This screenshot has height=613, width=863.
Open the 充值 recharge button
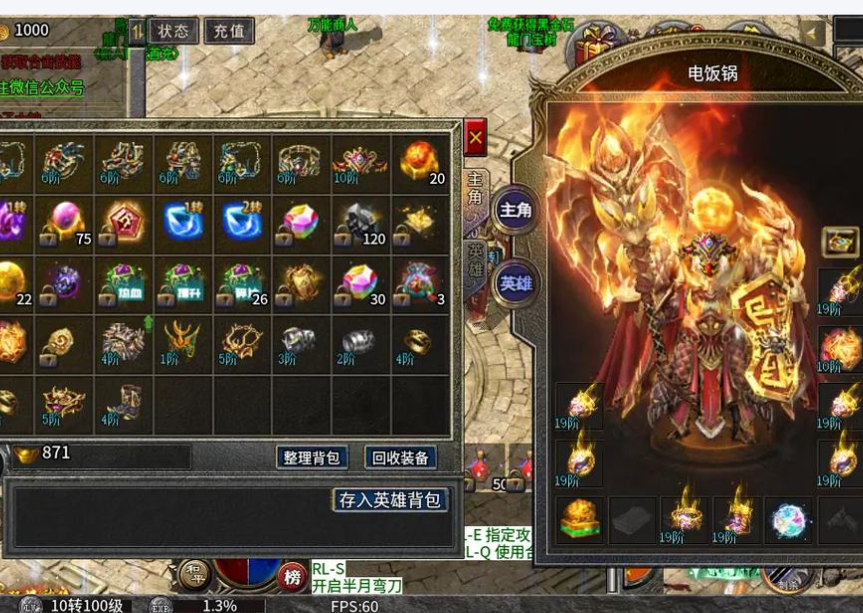229,31
